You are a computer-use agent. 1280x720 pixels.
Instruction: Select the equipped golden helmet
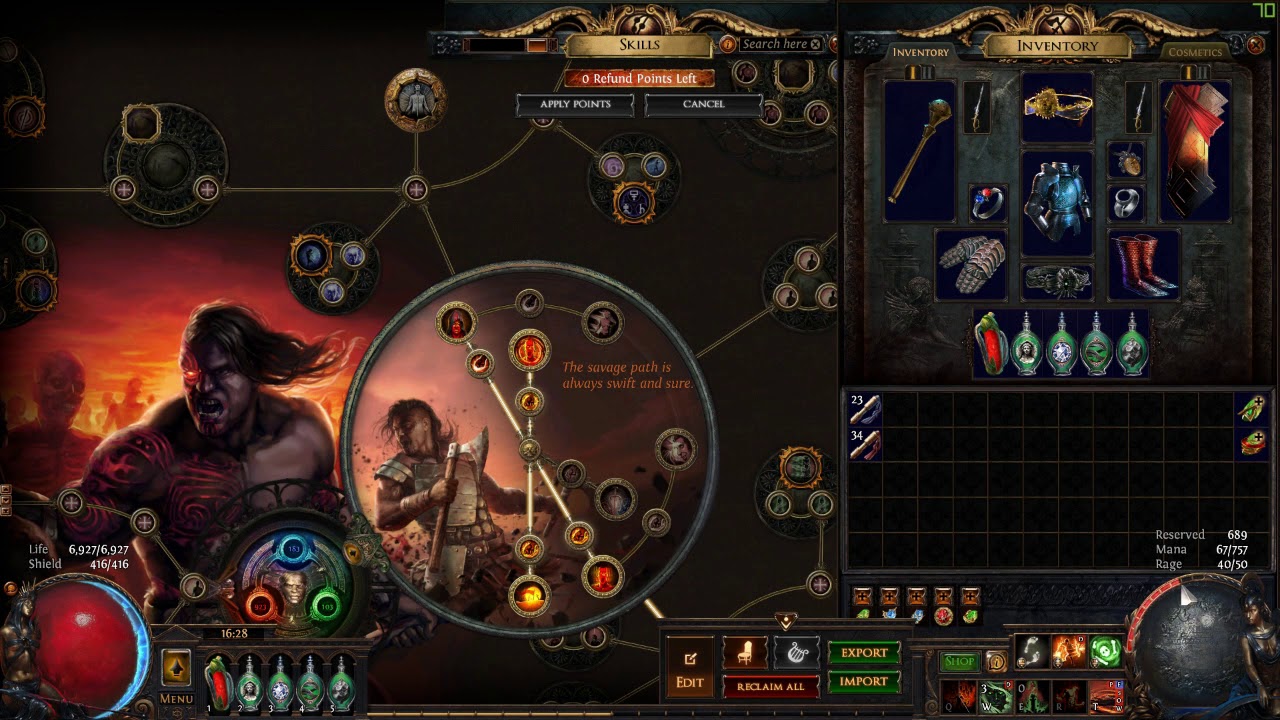click(x=1057, y=107)
